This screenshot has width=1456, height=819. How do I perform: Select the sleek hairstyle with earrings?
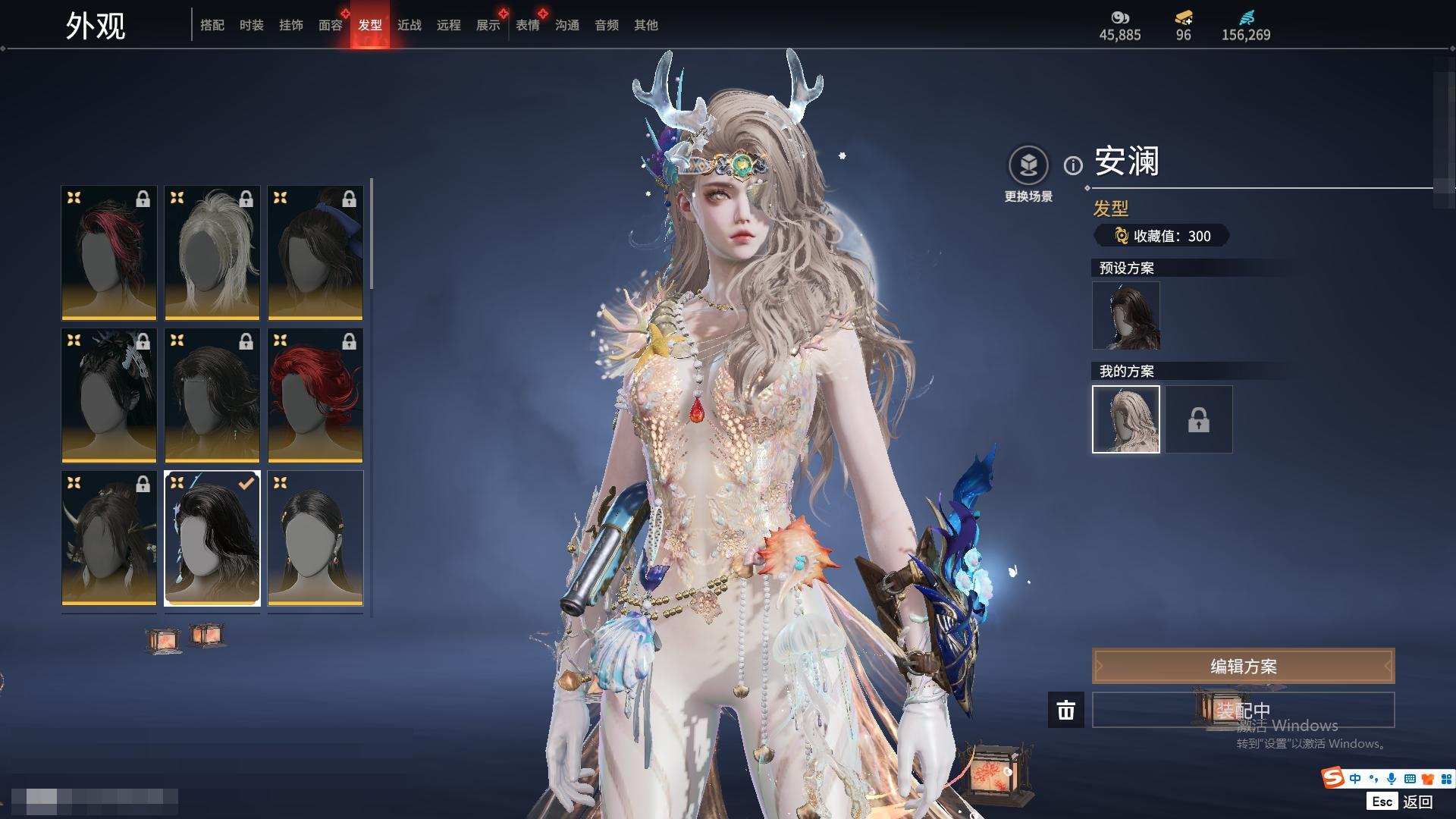[315, 538]
